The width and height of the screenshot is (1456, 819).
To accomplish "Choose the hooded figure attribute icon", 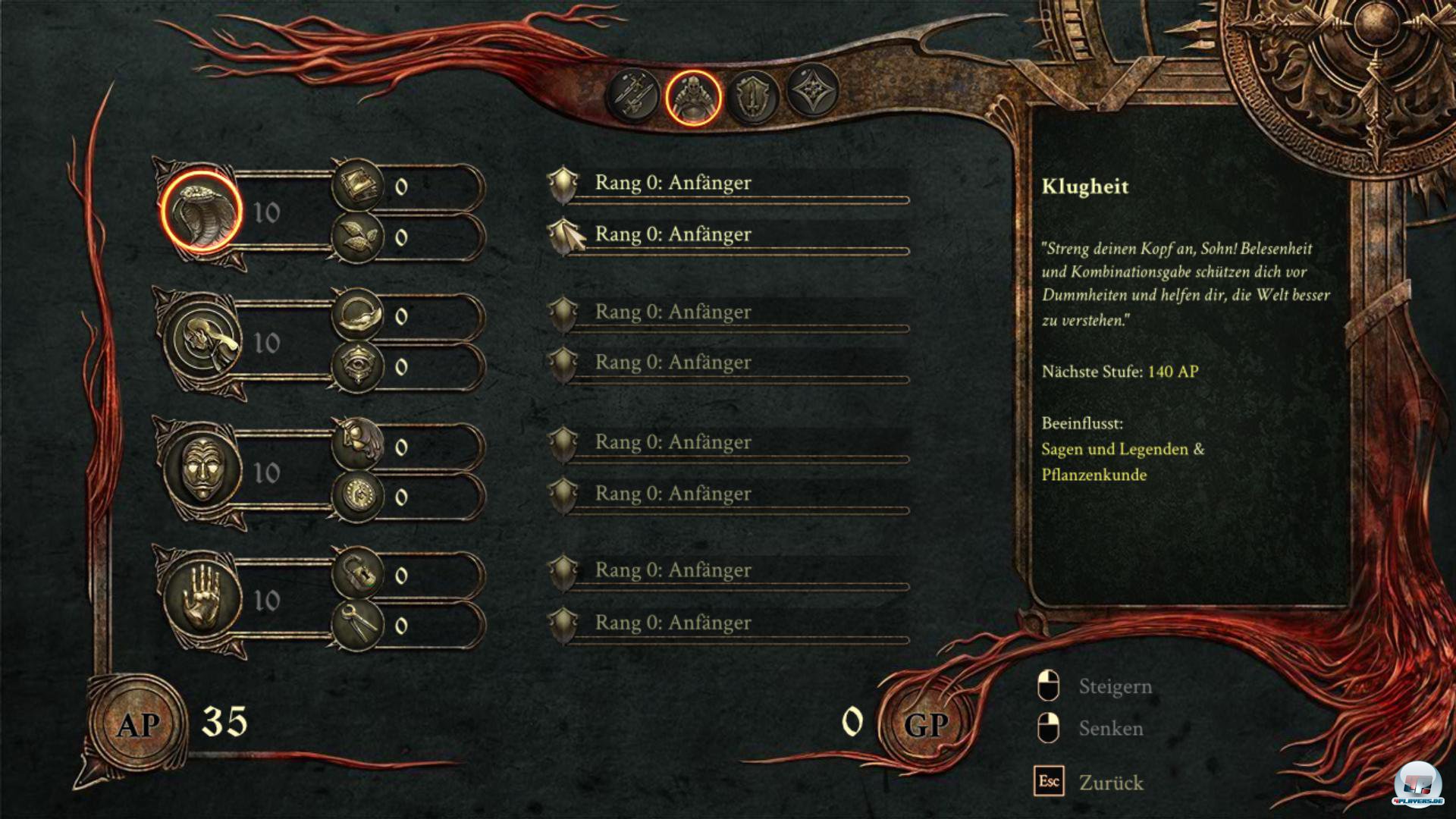I will pyautogui.click(x=202, y=342).
